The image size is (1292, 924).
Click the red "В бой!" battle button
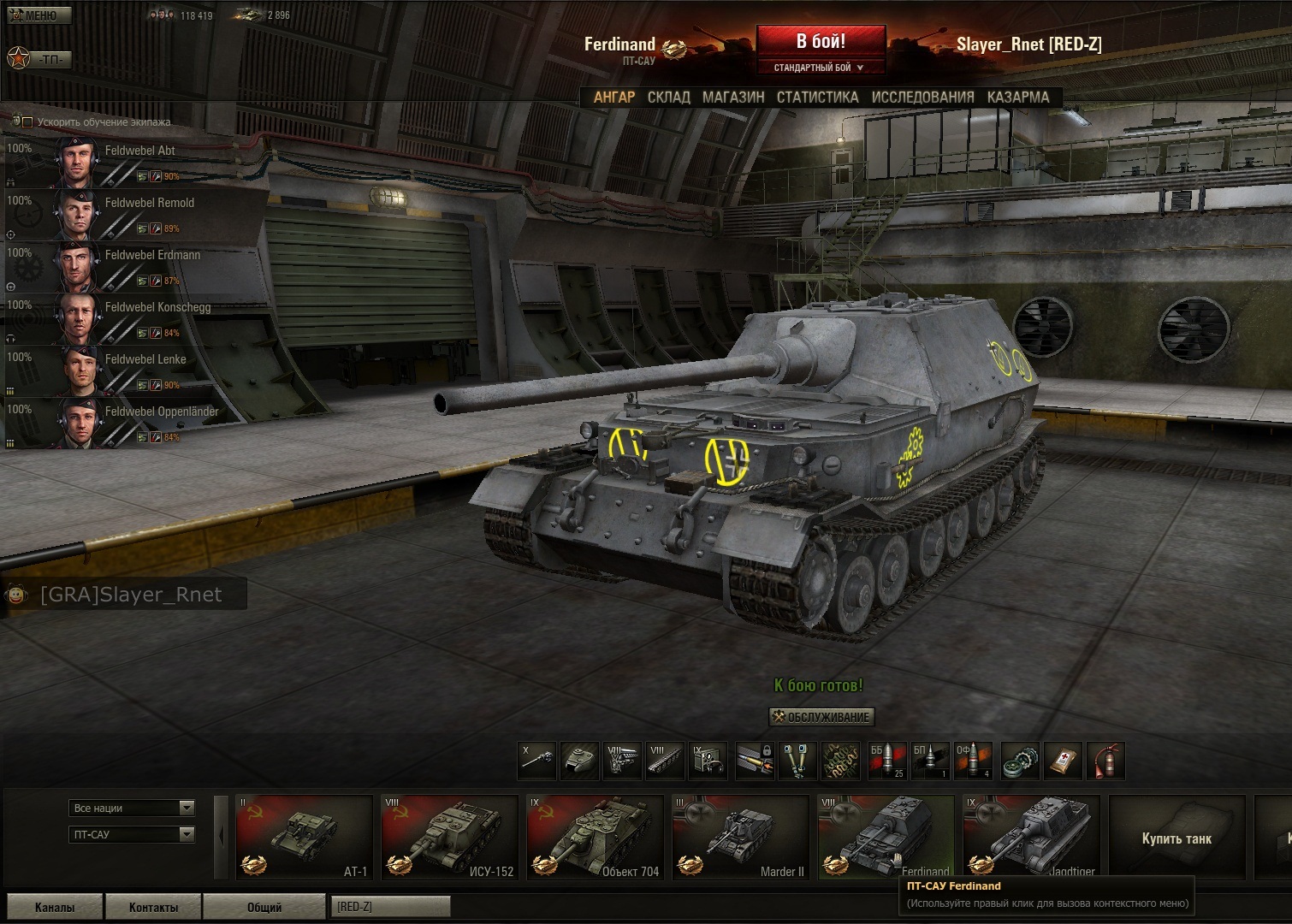tap(821, 42)
